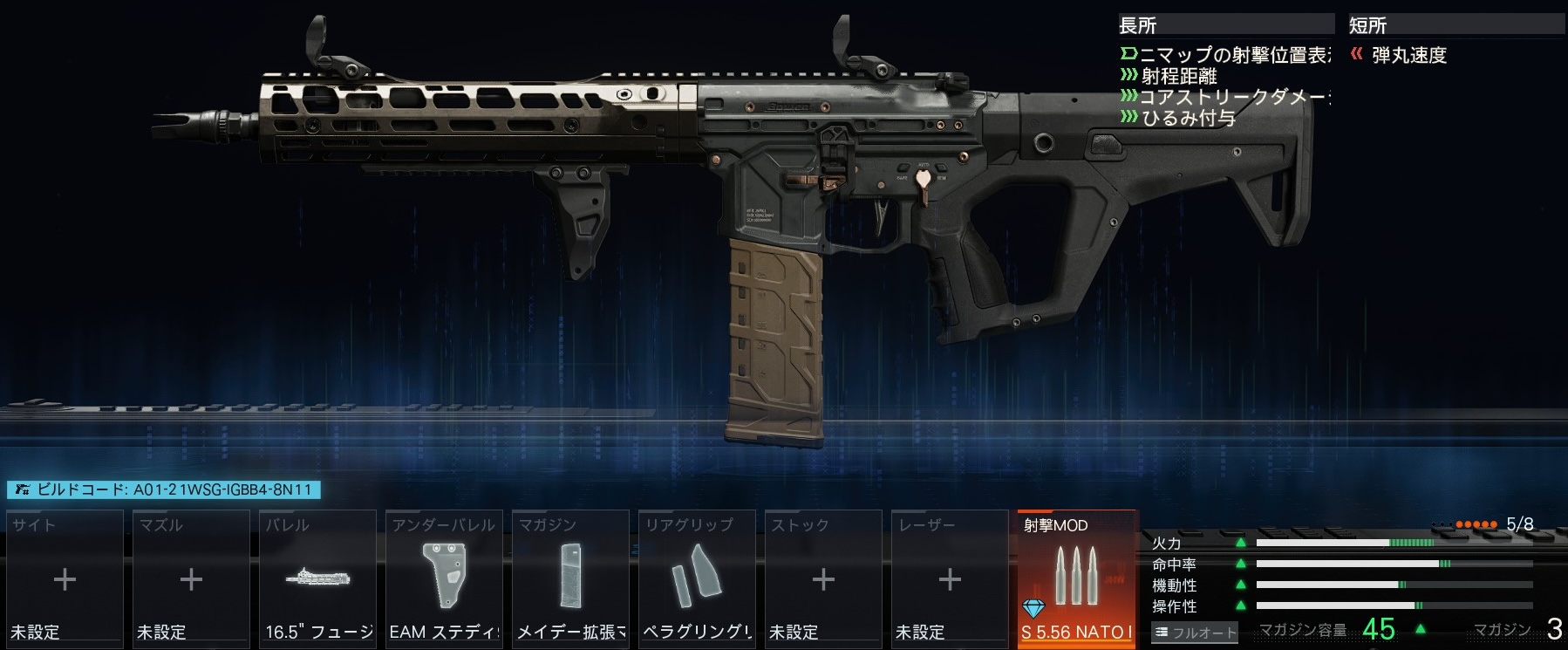Copy the ビルドコード build code

[164, 489]
